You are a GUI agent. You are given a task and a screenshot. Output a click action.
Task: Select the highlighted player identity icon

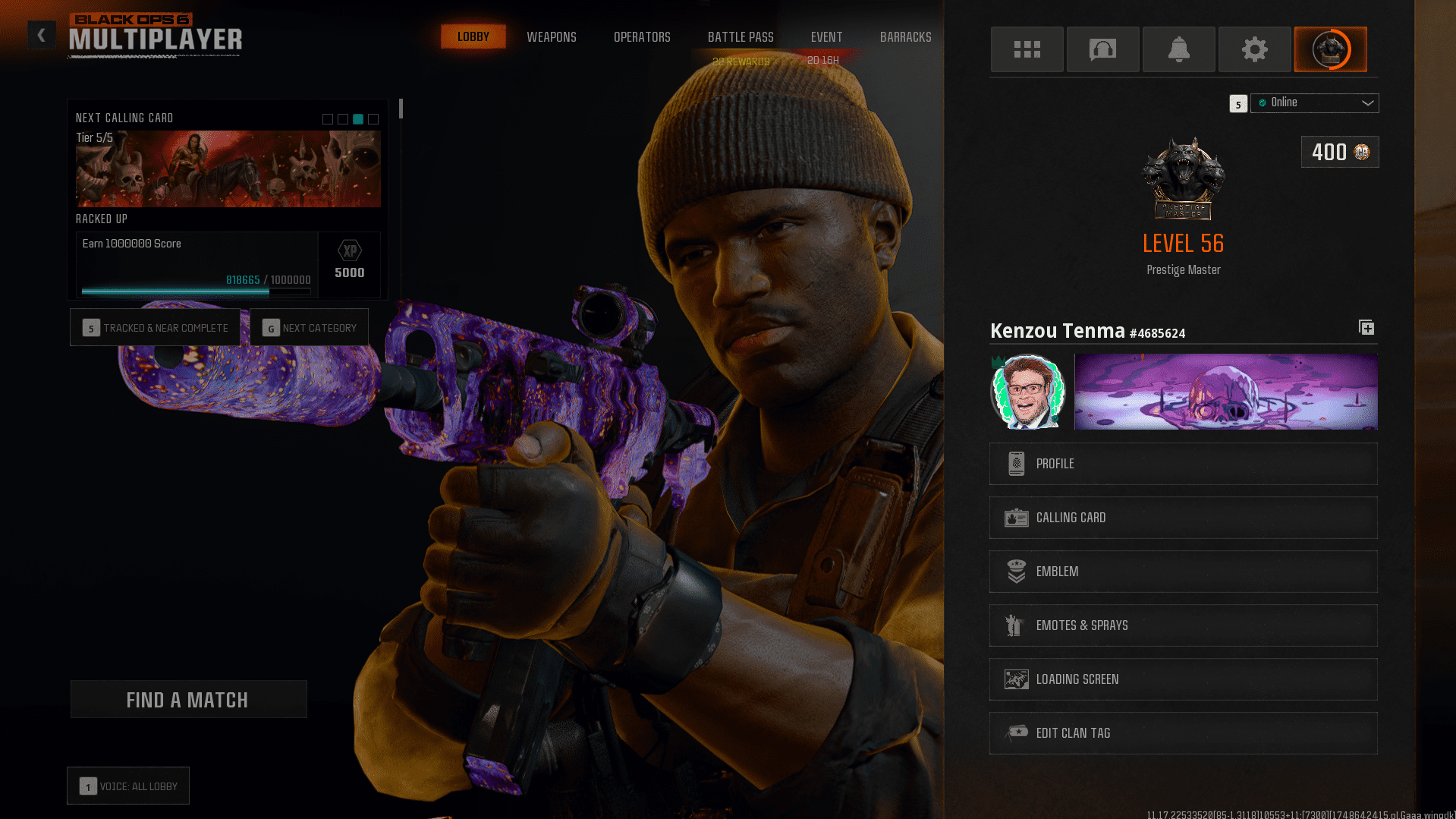(x=1330, y=49)
